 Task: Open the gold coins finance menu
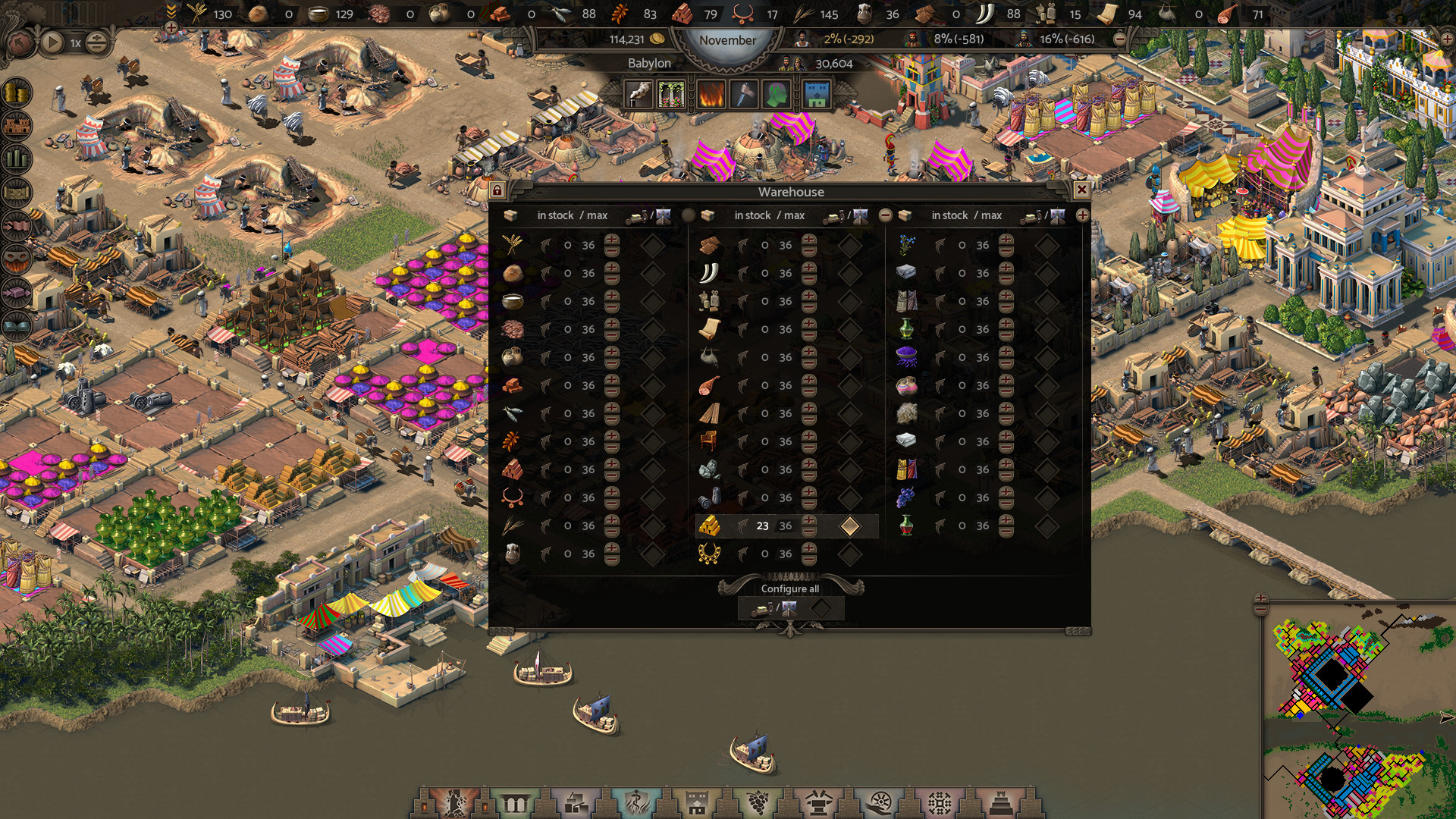17,93
